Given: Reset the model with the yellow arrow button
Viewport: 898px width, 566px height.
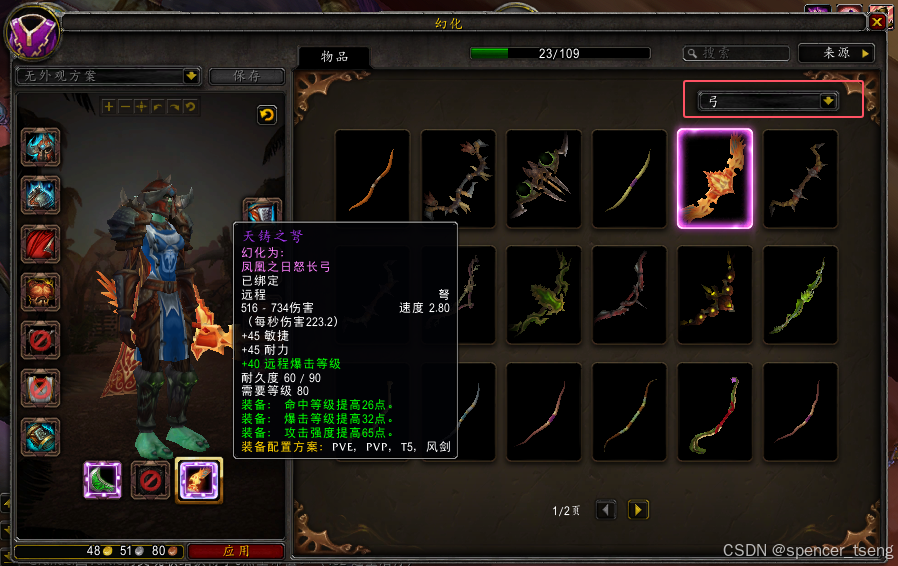Looking at the screenshot, I should pyautogui.click(x=266, y=115).
